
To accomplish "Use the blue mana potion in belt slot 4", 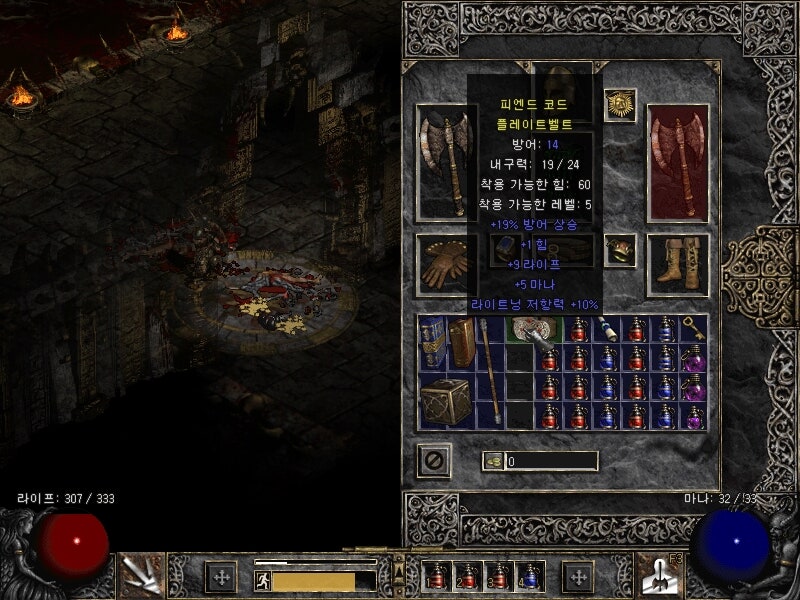I will (529, 576).
